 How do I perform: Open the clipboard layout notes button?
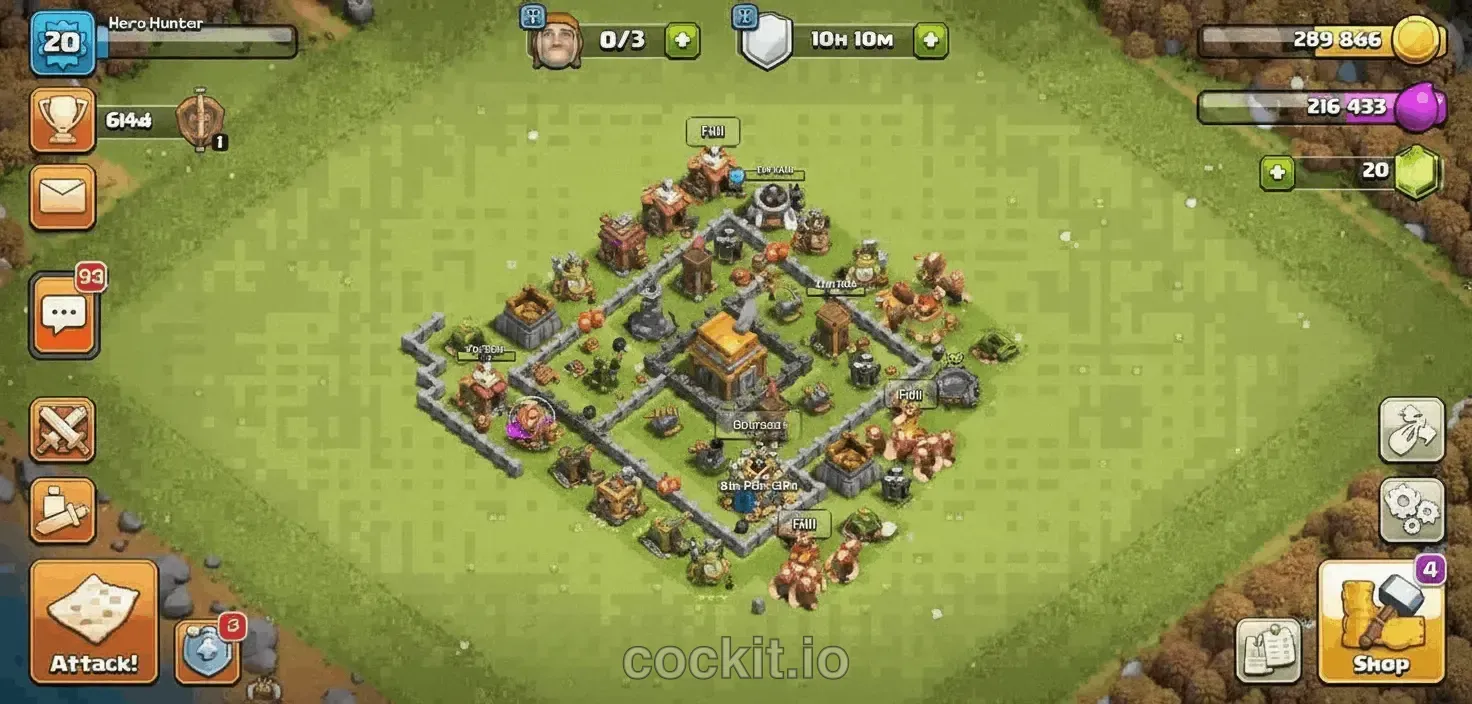[1268, 650]
